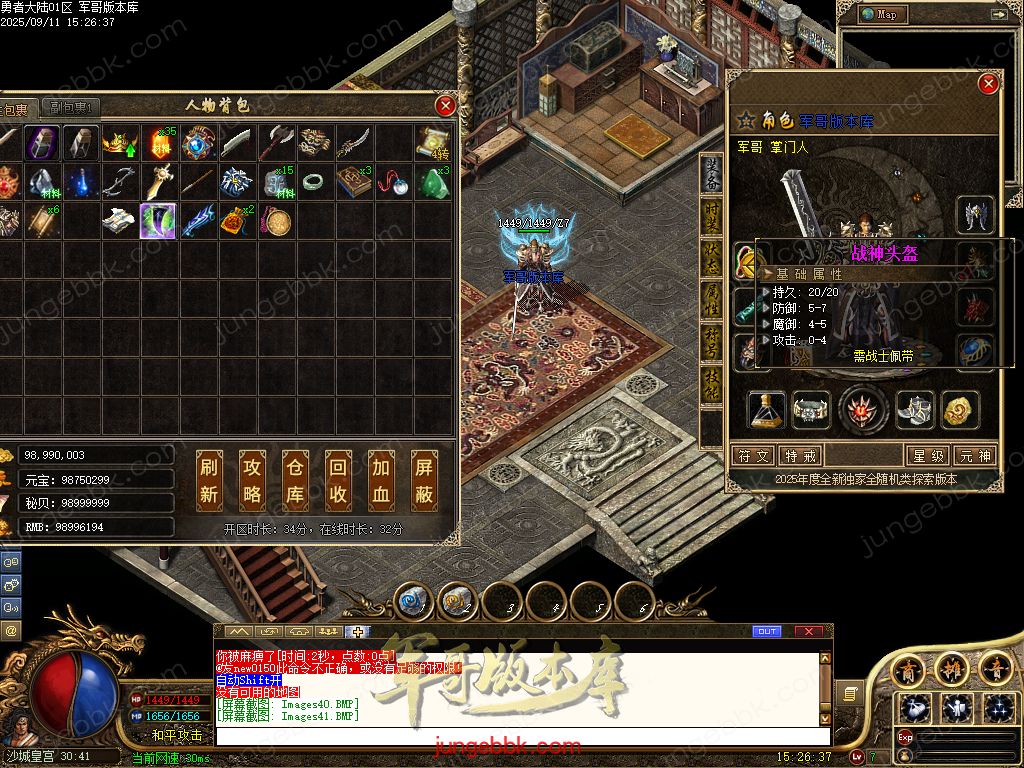Viewport: 1024px width, 768px height.
Task: Select the first blue swirl hotbar skill
Action: pos(413,600)
